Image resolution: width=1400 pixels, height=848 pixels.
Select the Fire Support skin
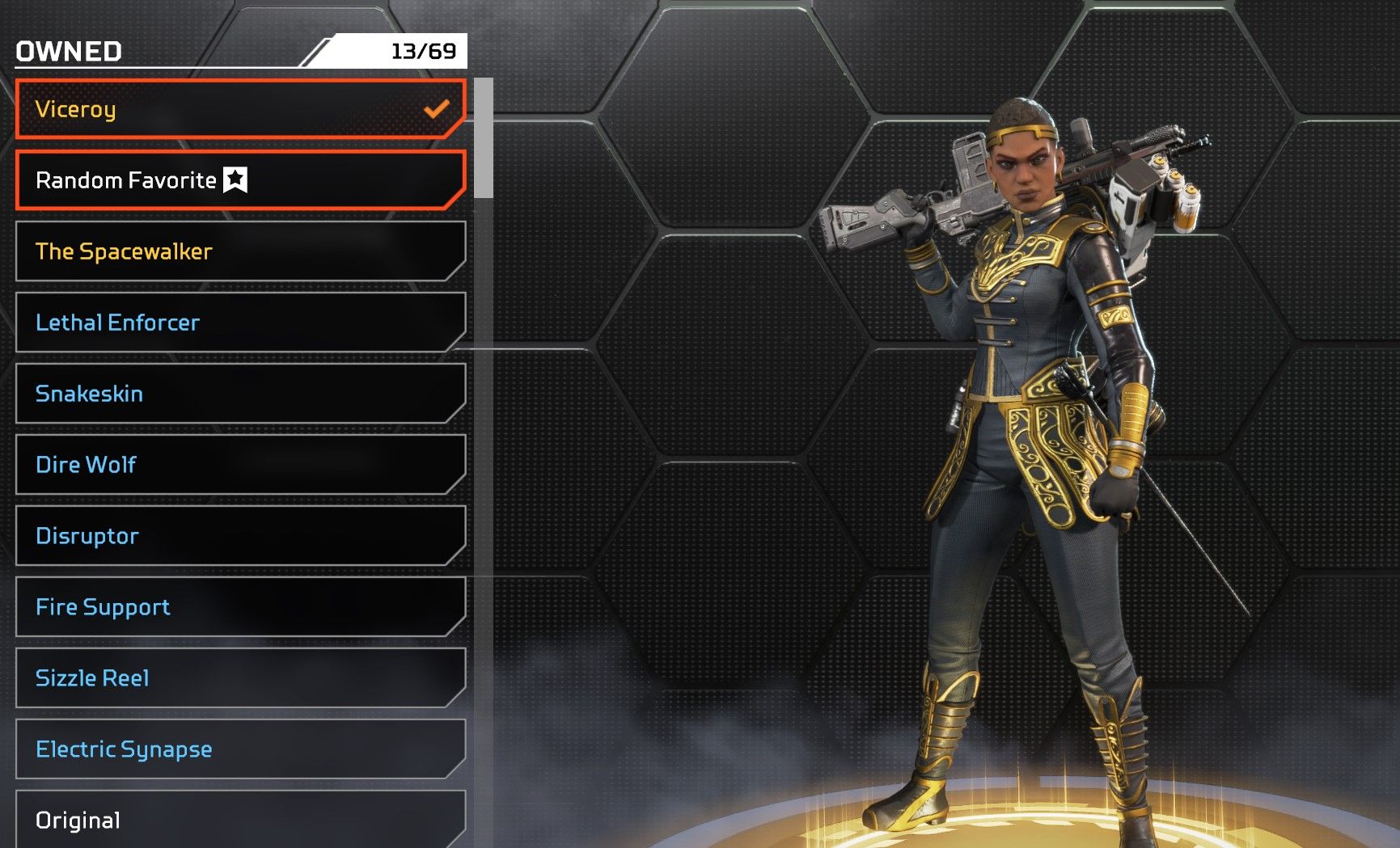coord(240,607)
